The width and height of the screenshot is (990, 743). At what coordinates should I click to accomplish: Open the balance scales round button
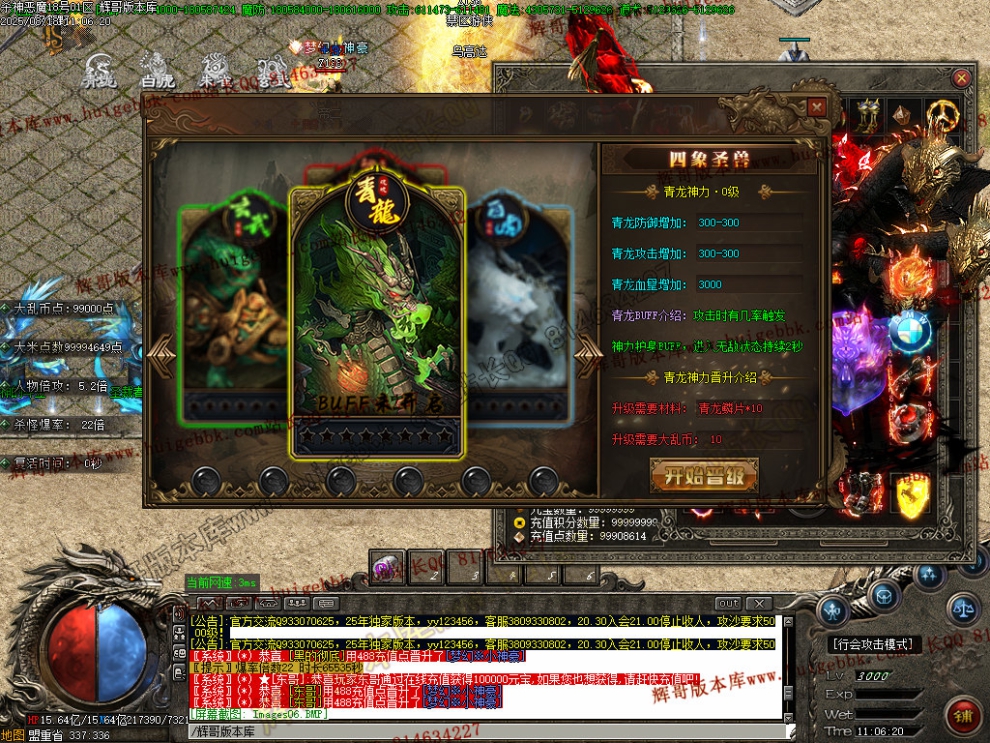tap(964, 604)
